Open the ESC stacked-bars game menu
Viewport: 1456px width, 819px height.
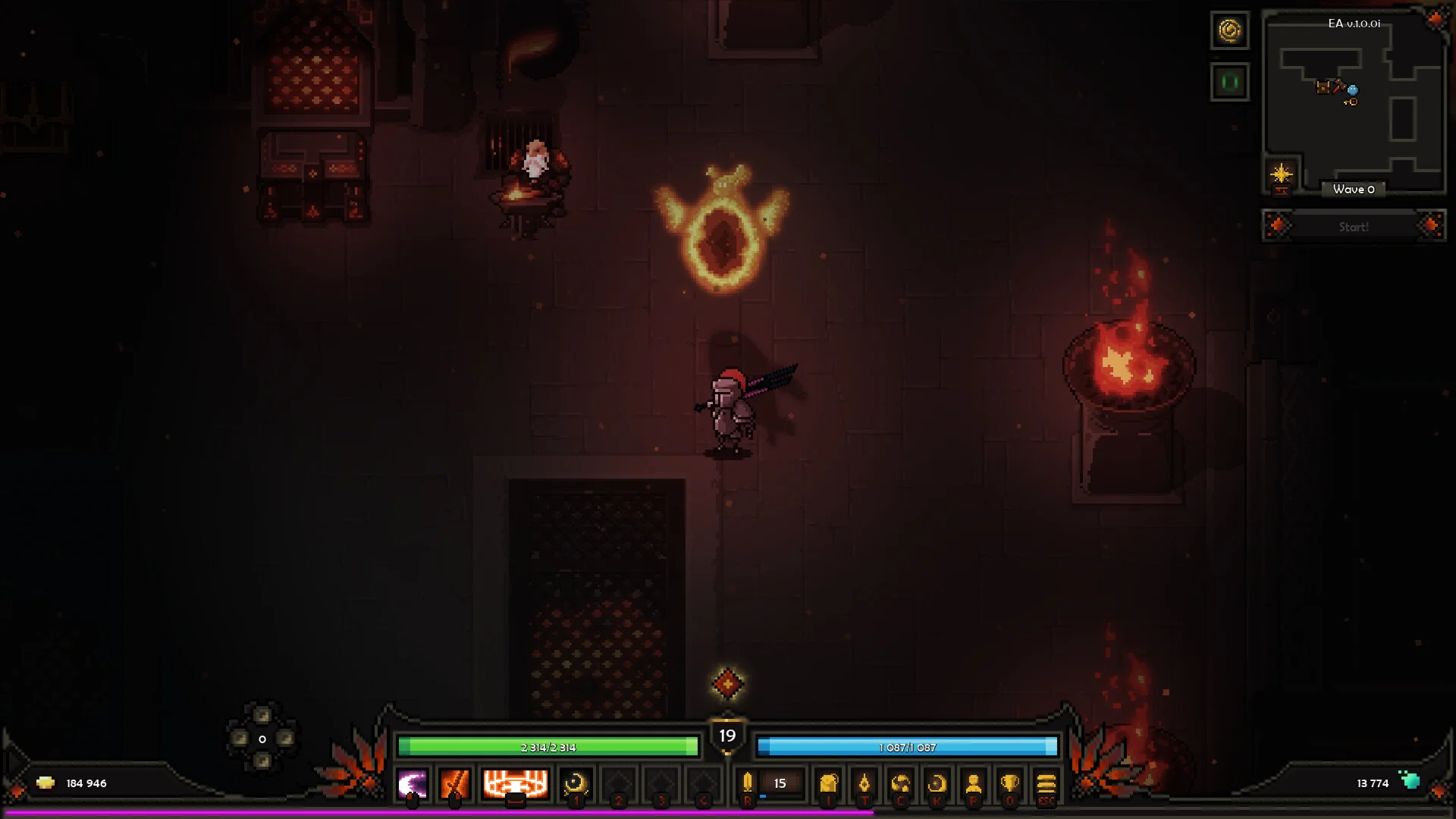pyautogui.click(x=1046, y=784)
